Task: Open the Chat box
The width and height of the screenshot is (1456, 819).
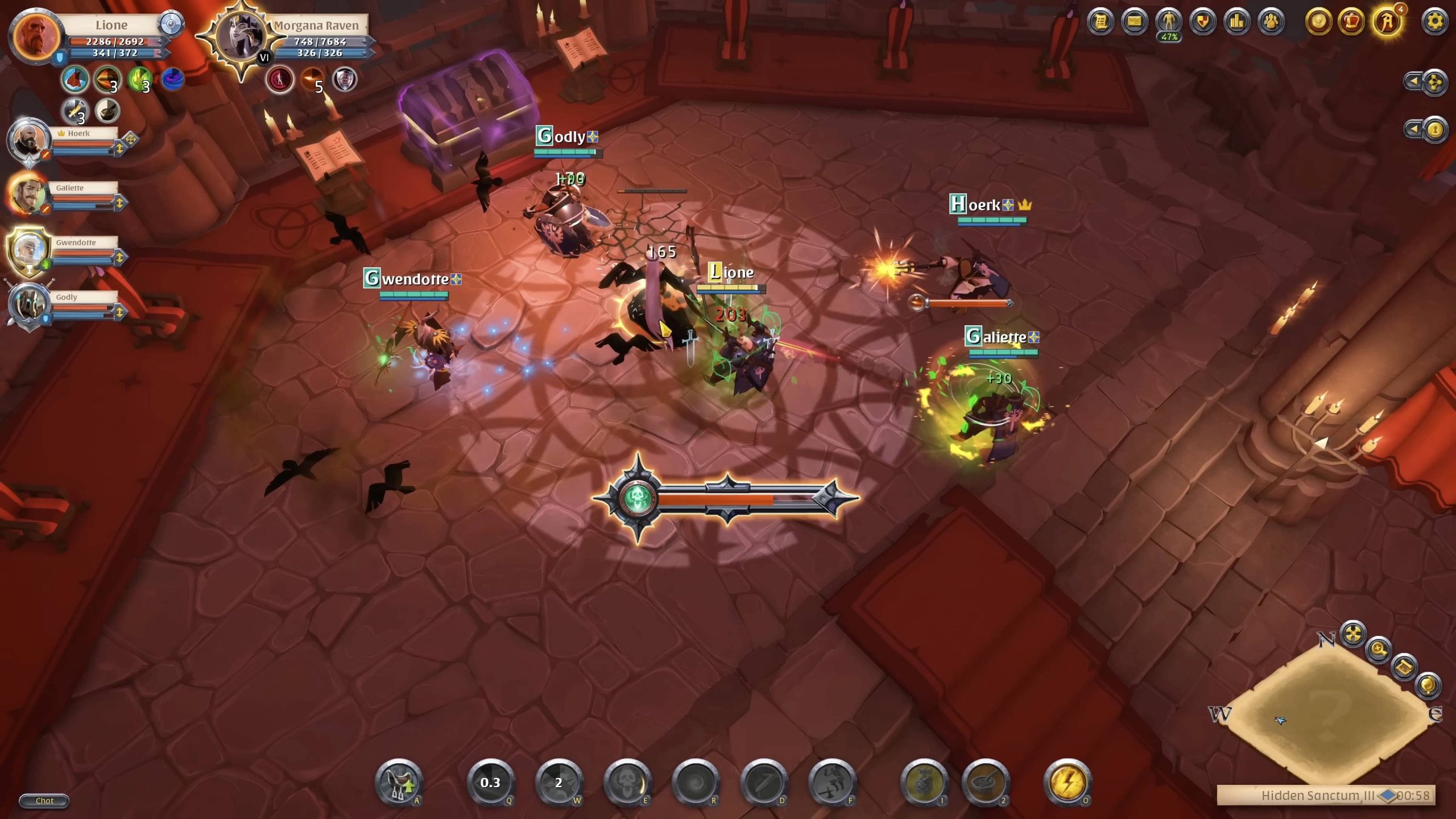Action: pos(44,801)
